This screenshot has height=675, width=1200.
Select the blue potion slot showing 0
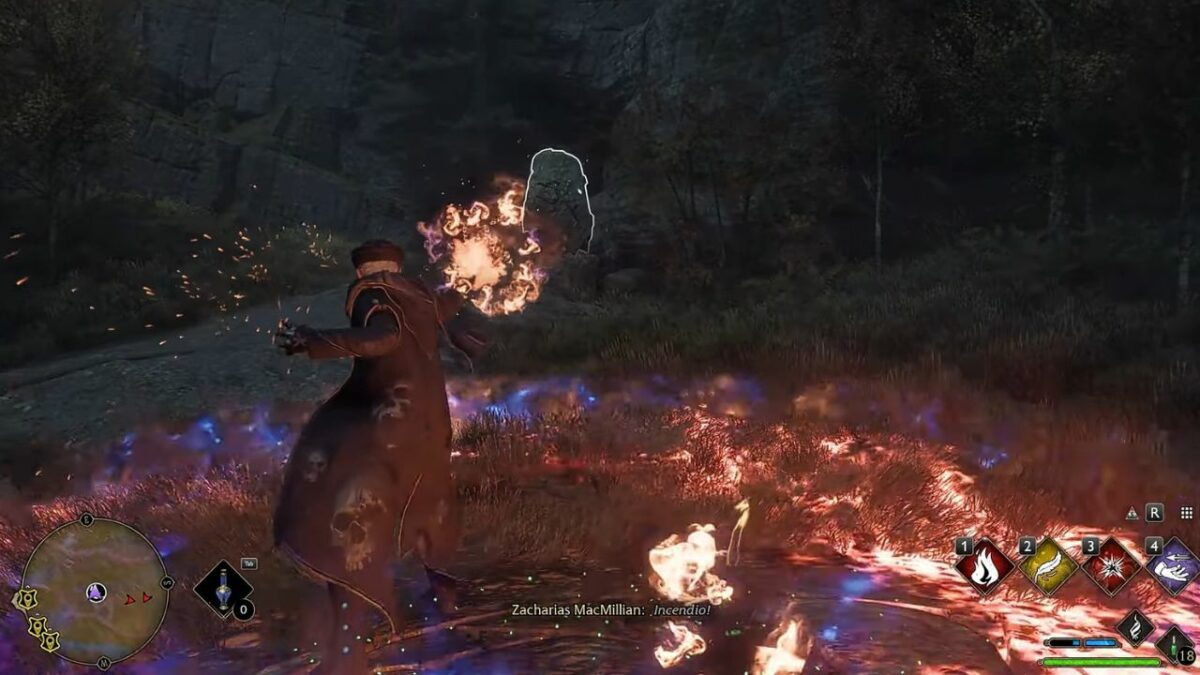pyautogui.click(x=223, y=589)
